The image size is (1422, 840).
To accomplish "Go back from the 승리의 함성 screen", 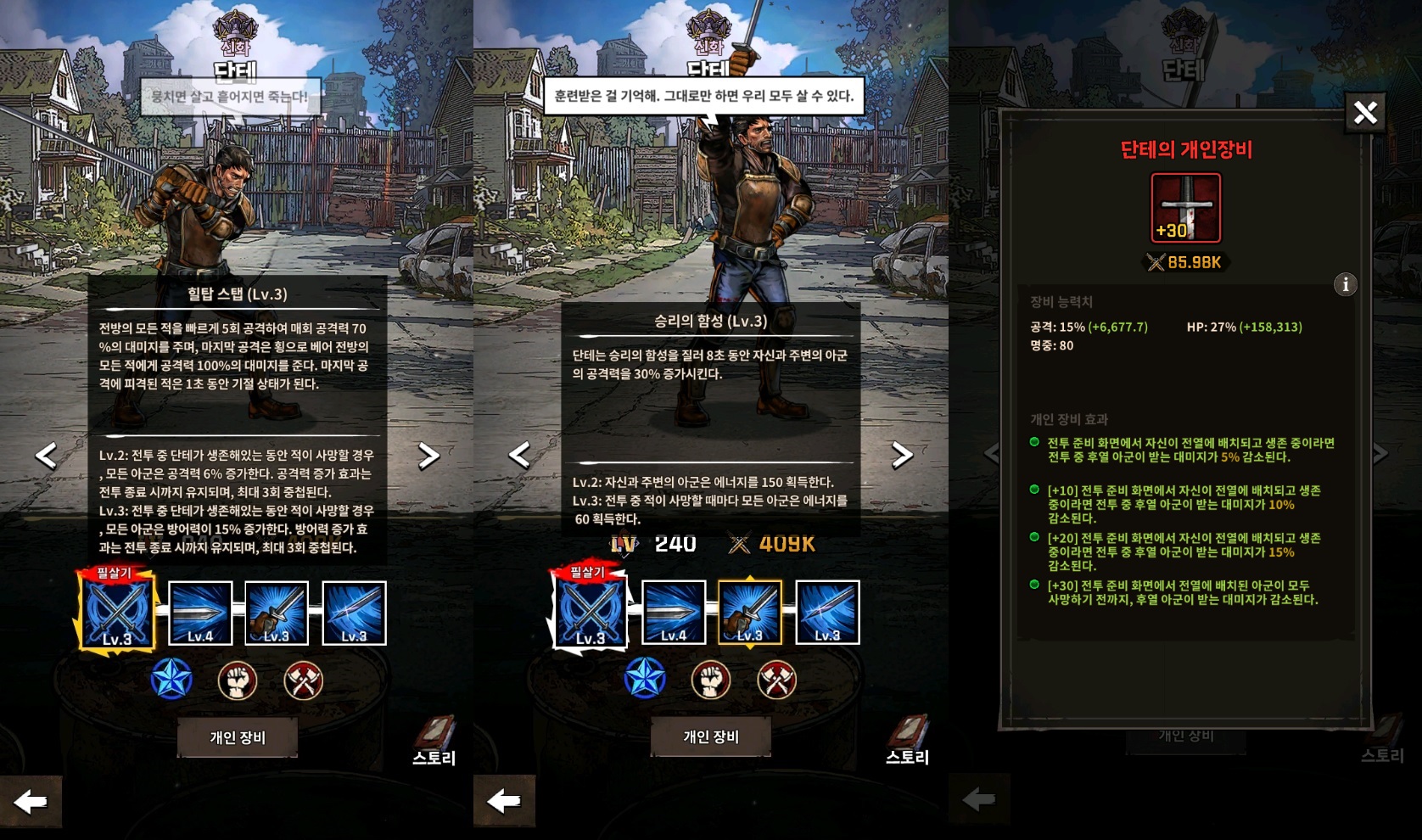I will coord(505,800).
